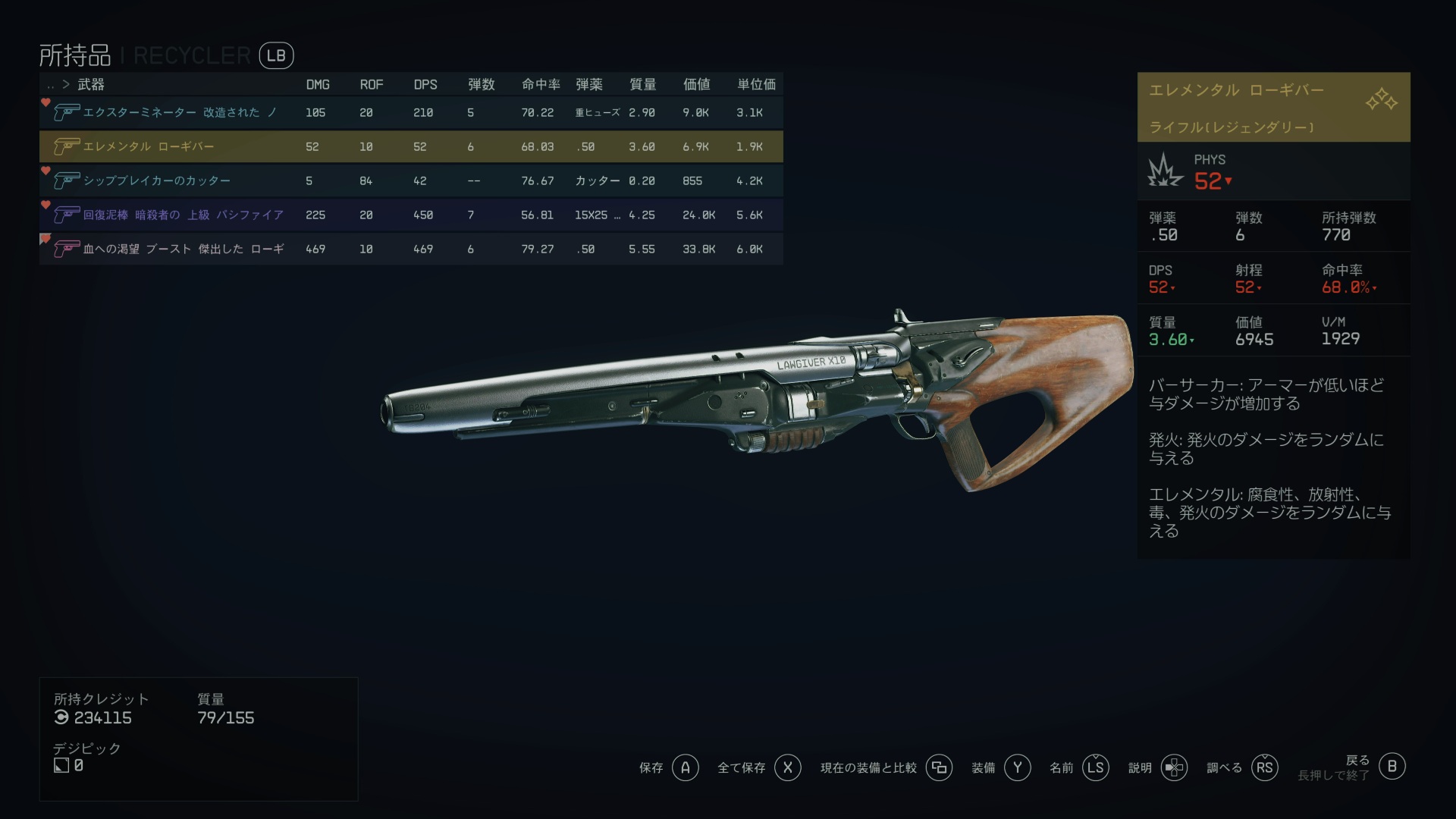Sort the list by DMG column
This screenshot has width=1456, height=819.
click(318, 84)
